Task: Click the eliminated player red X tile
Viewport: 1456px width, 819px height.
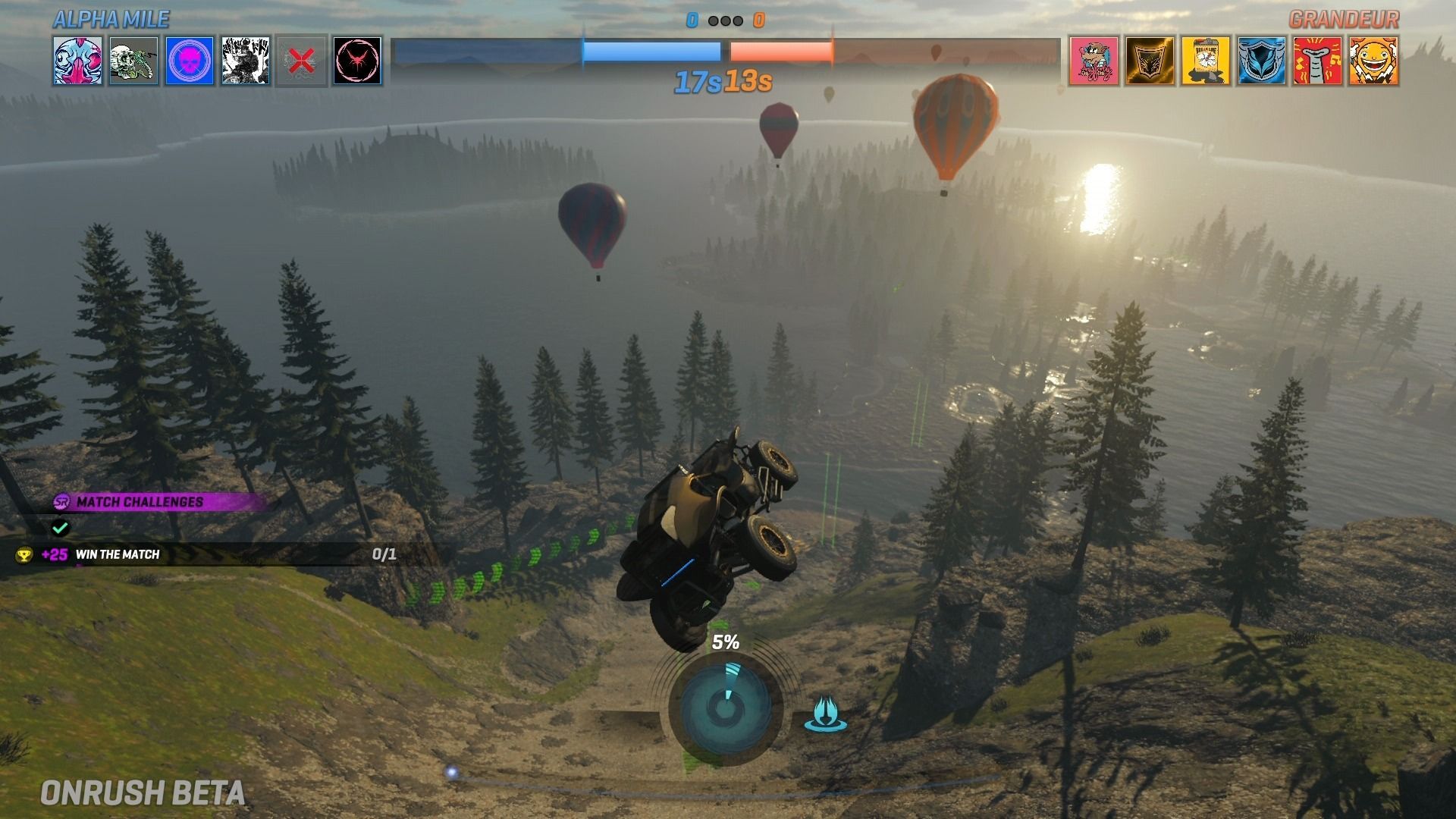Action: tap(301, 61)
